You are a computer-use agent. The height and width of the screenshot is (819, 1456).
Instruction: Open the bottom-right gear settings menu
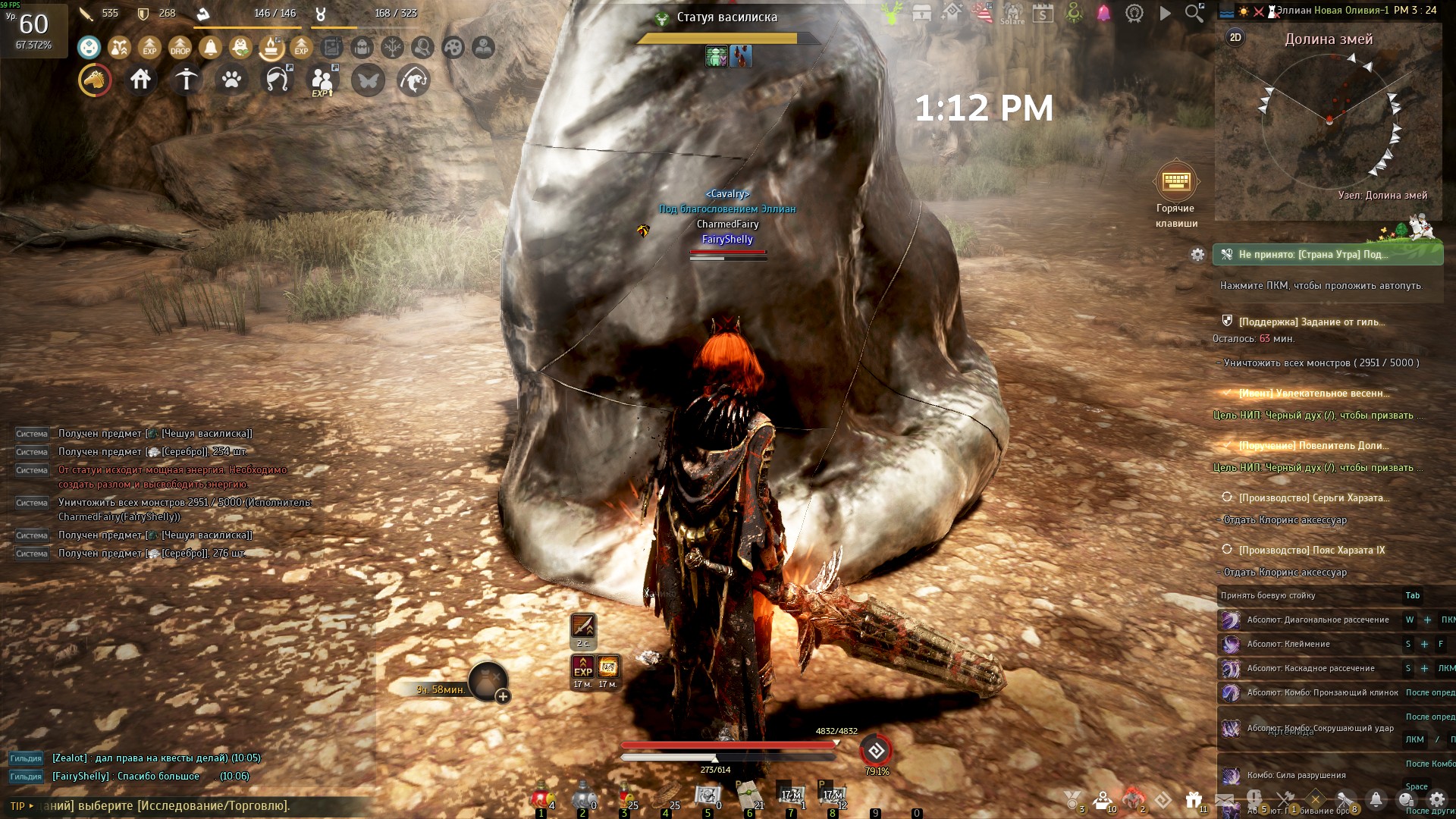tap(1436, 799)
